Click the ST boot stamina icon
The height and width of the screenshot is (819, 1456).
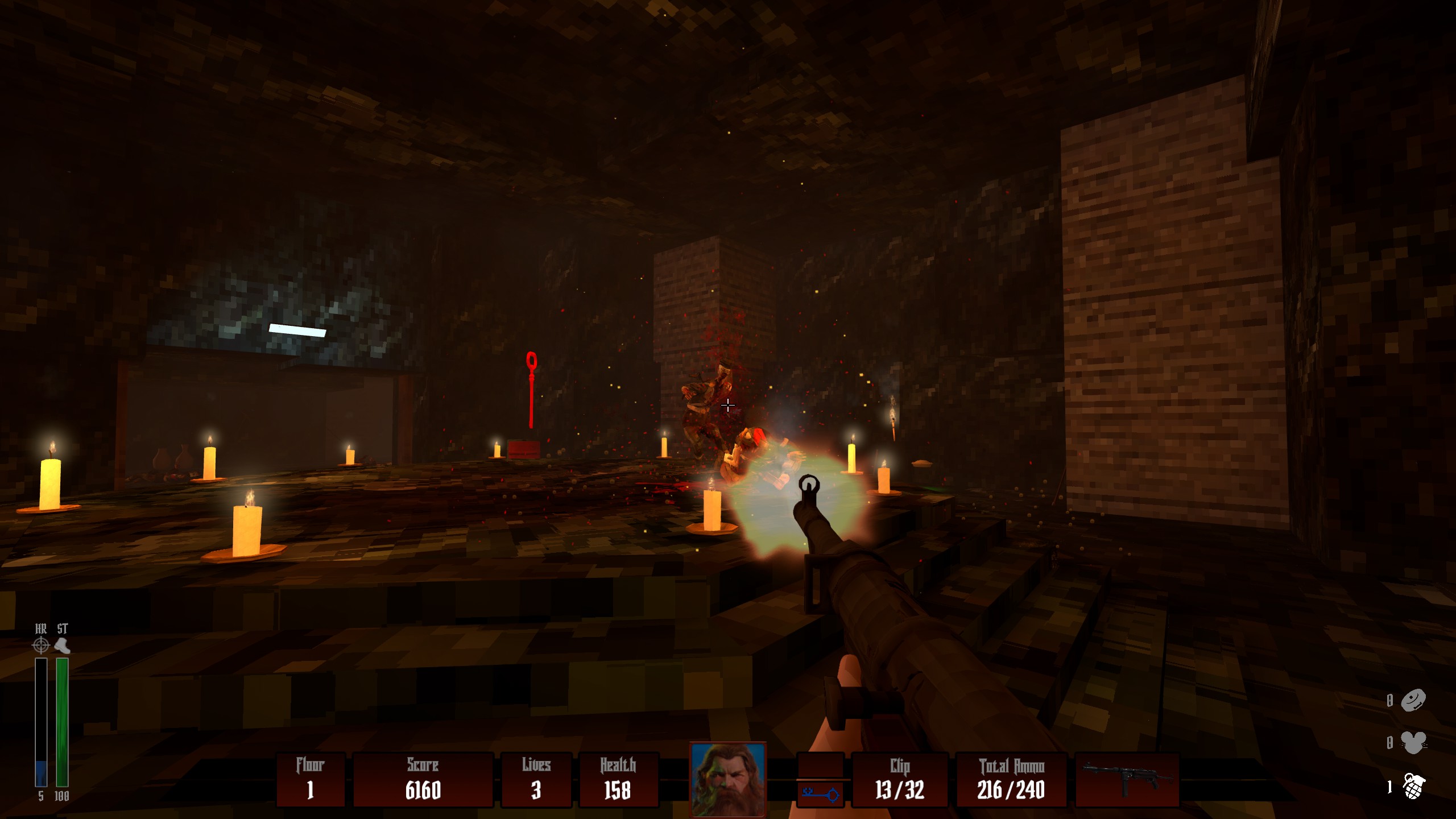pyautogui.click(x=62, y=646)
